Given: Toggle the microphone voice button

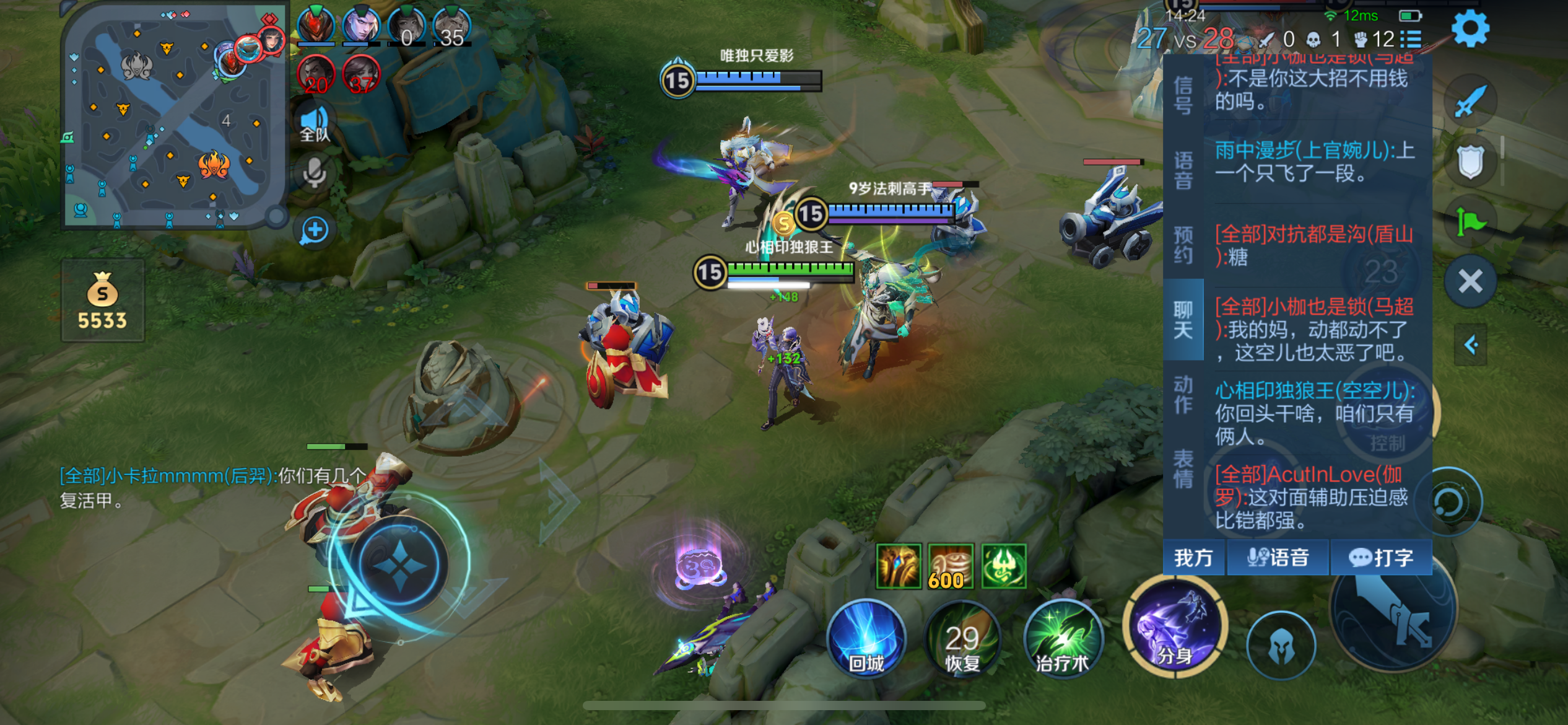Looking at the screenshot, I should [315, 173].
